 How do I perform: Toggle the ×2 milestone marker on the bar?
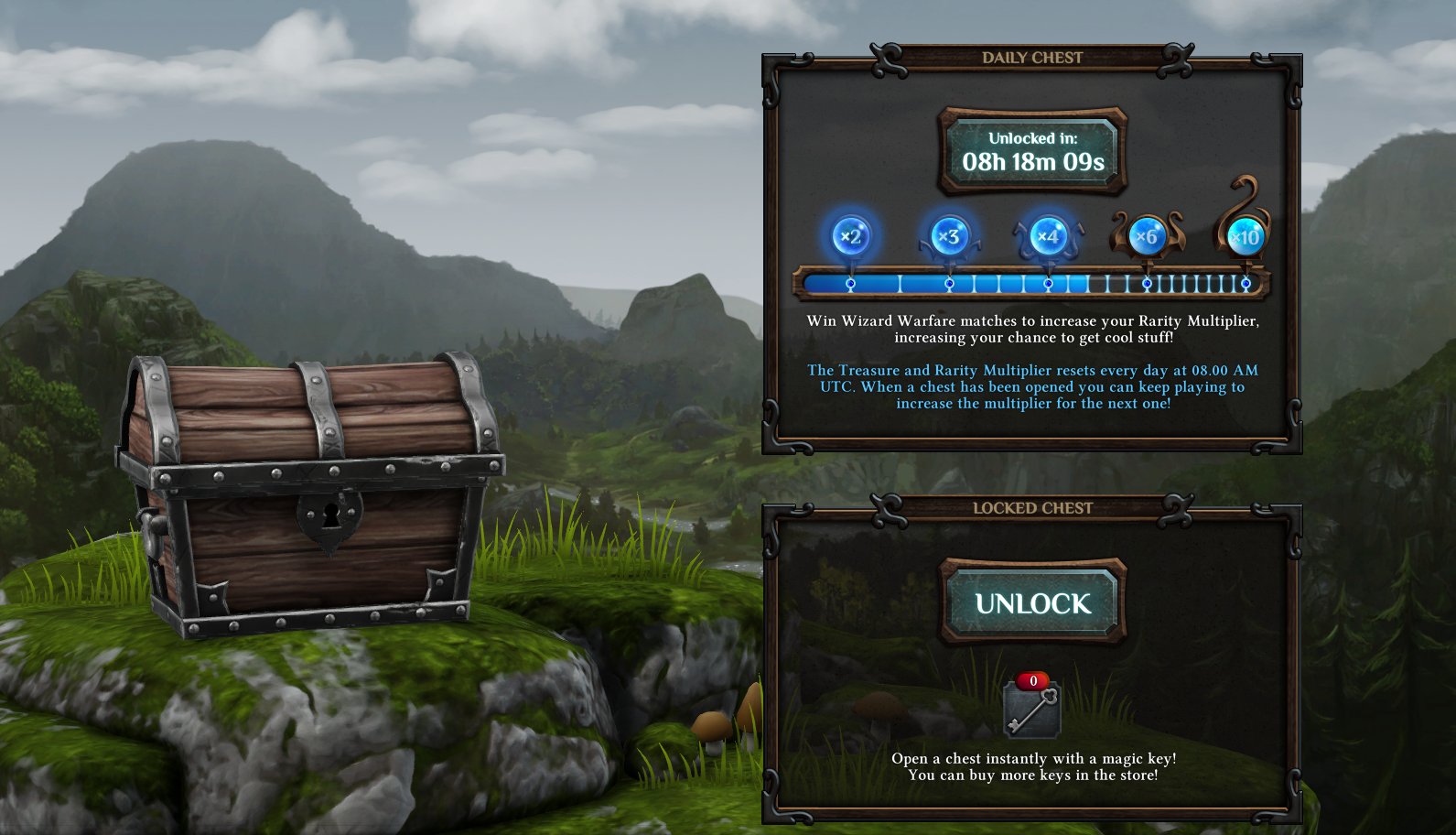click(849, 284)
